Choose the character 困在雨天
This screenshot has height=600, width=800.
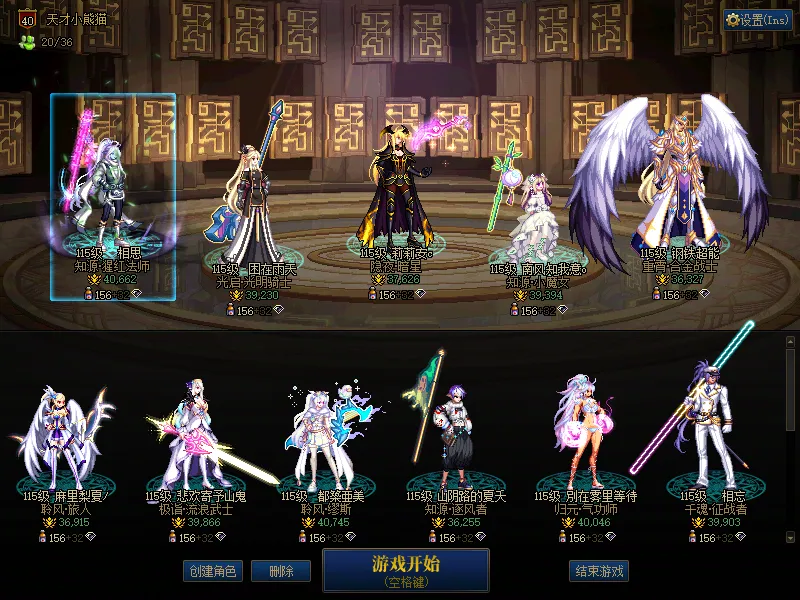255,200
